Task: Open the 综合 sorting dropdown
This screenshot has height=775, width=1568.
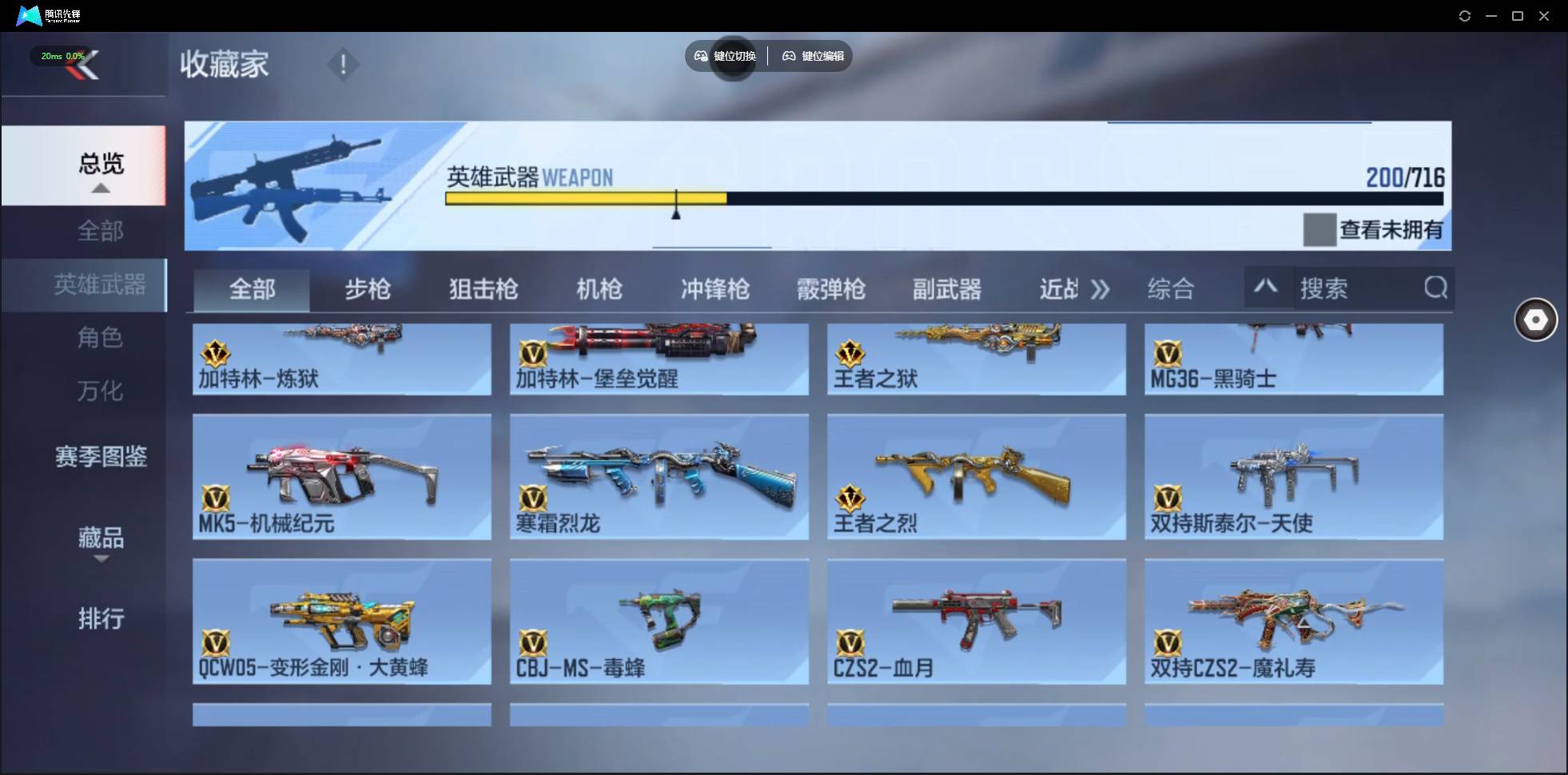Action: [x=1172, y=289]
